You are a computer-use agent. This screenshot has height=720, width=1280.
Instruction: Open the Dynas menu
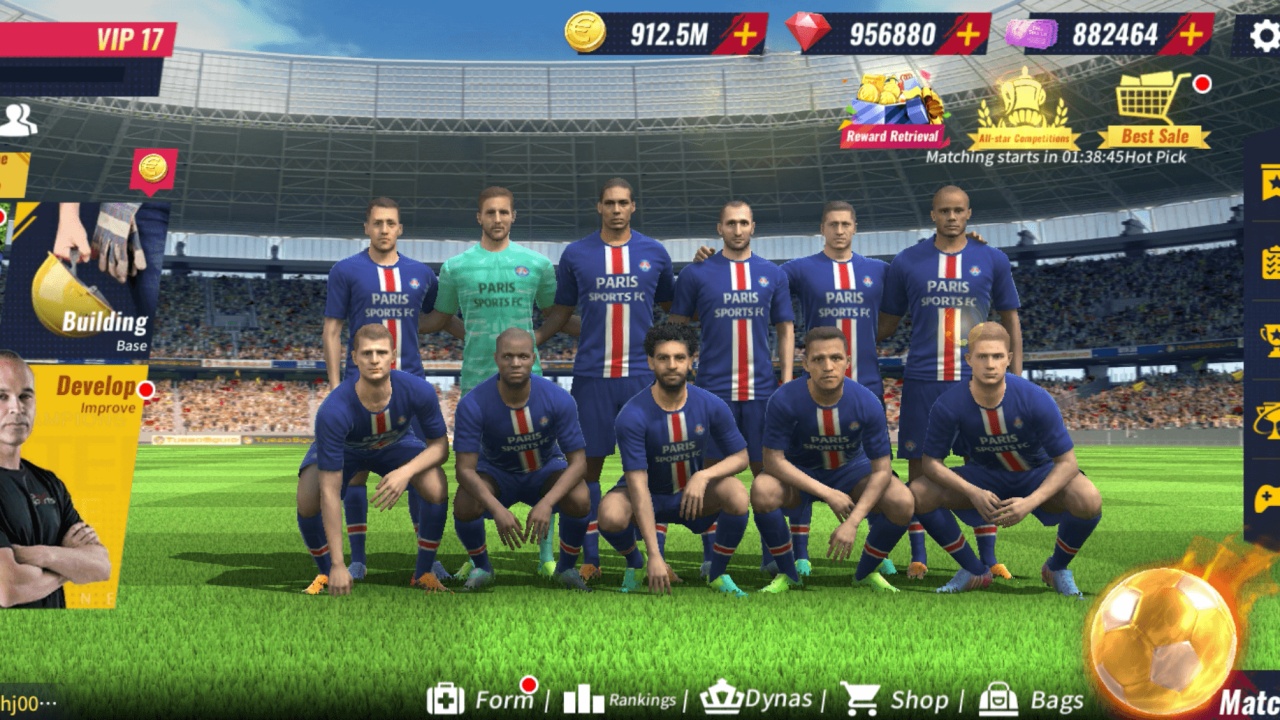click(x=758, y=698)
